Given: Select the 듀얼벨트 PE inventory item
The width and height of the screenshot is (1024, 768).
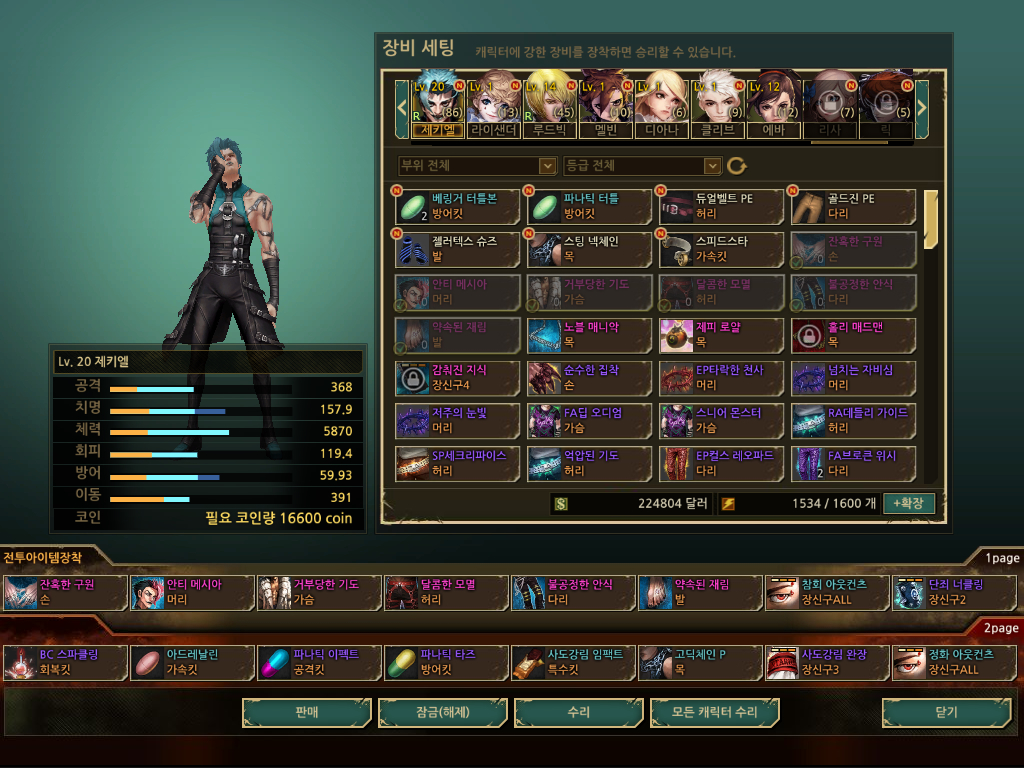Looking at the screenshot, I should pyautogui.click(x=721, y=207).
